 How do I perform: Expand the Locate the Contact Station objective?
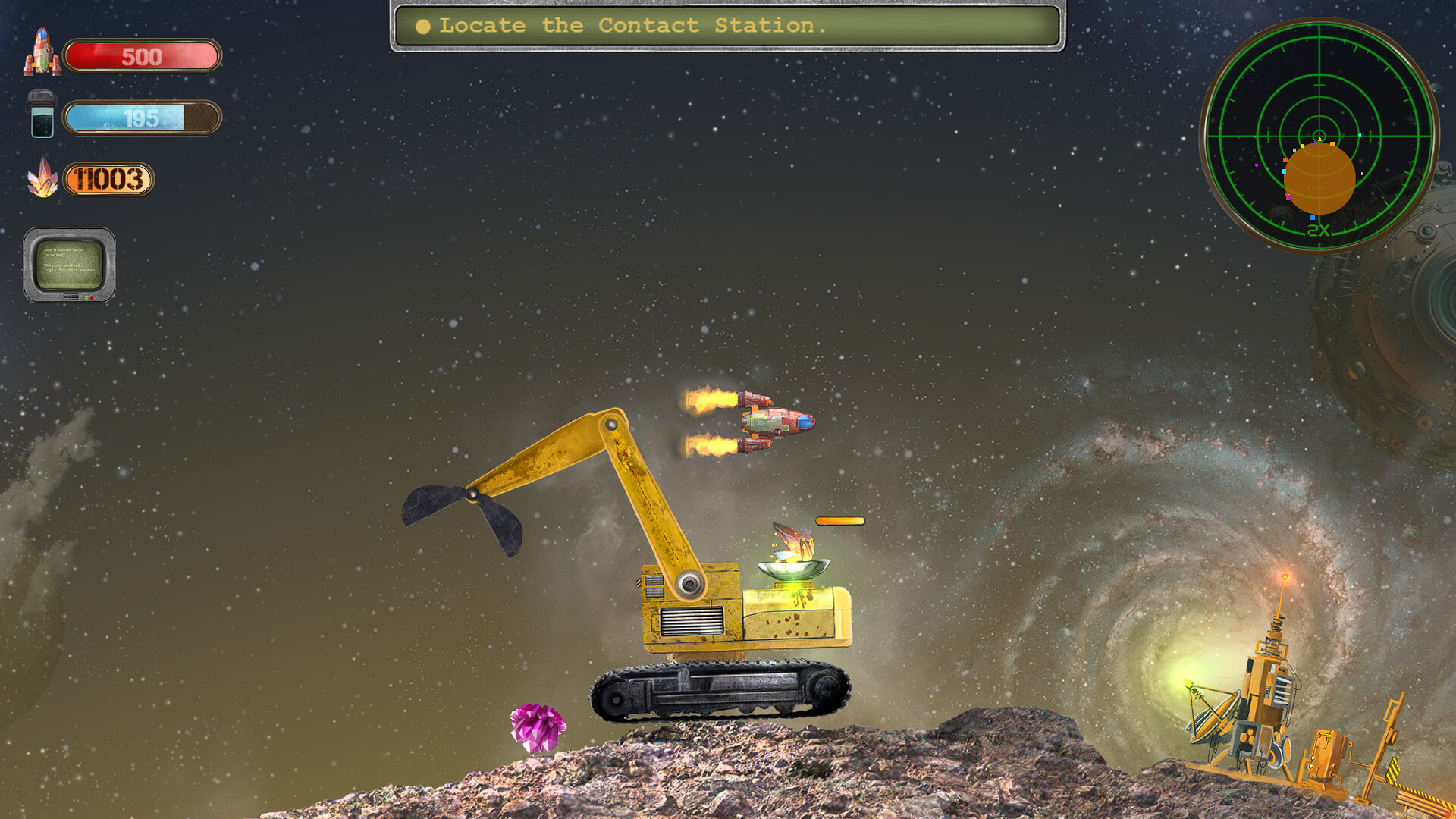pyautogui.click(x=633, y=26)
